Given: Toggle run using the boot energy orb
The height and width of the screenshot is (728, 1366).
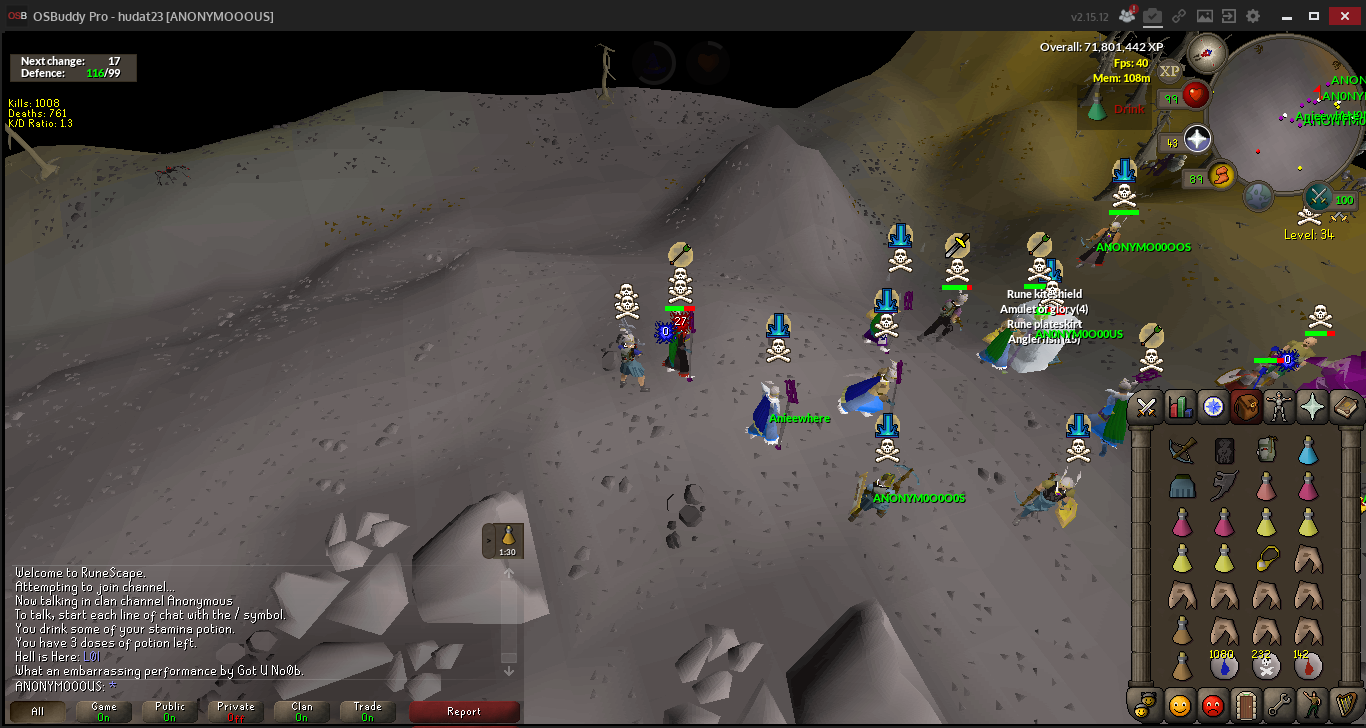Looking at the screenshot, I should [1220, 177].
